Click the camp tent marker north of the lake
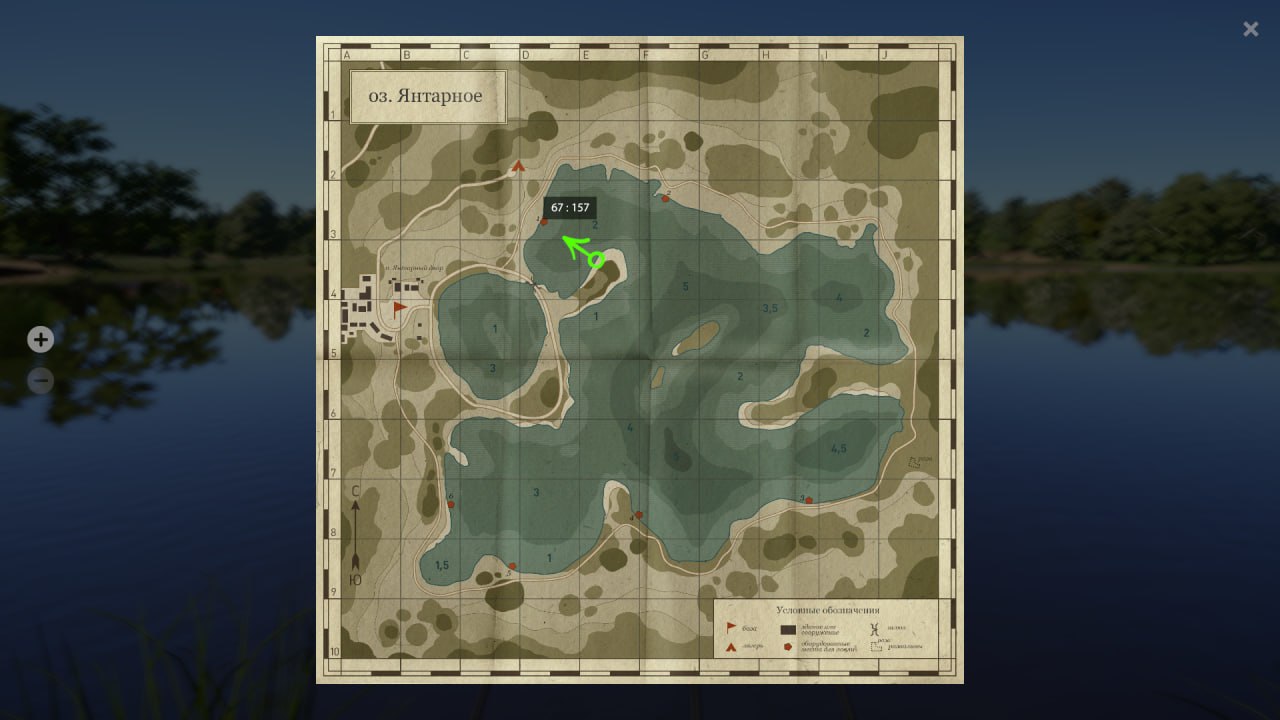This screenshot has width=1280, height=720. tap(518, 166)
